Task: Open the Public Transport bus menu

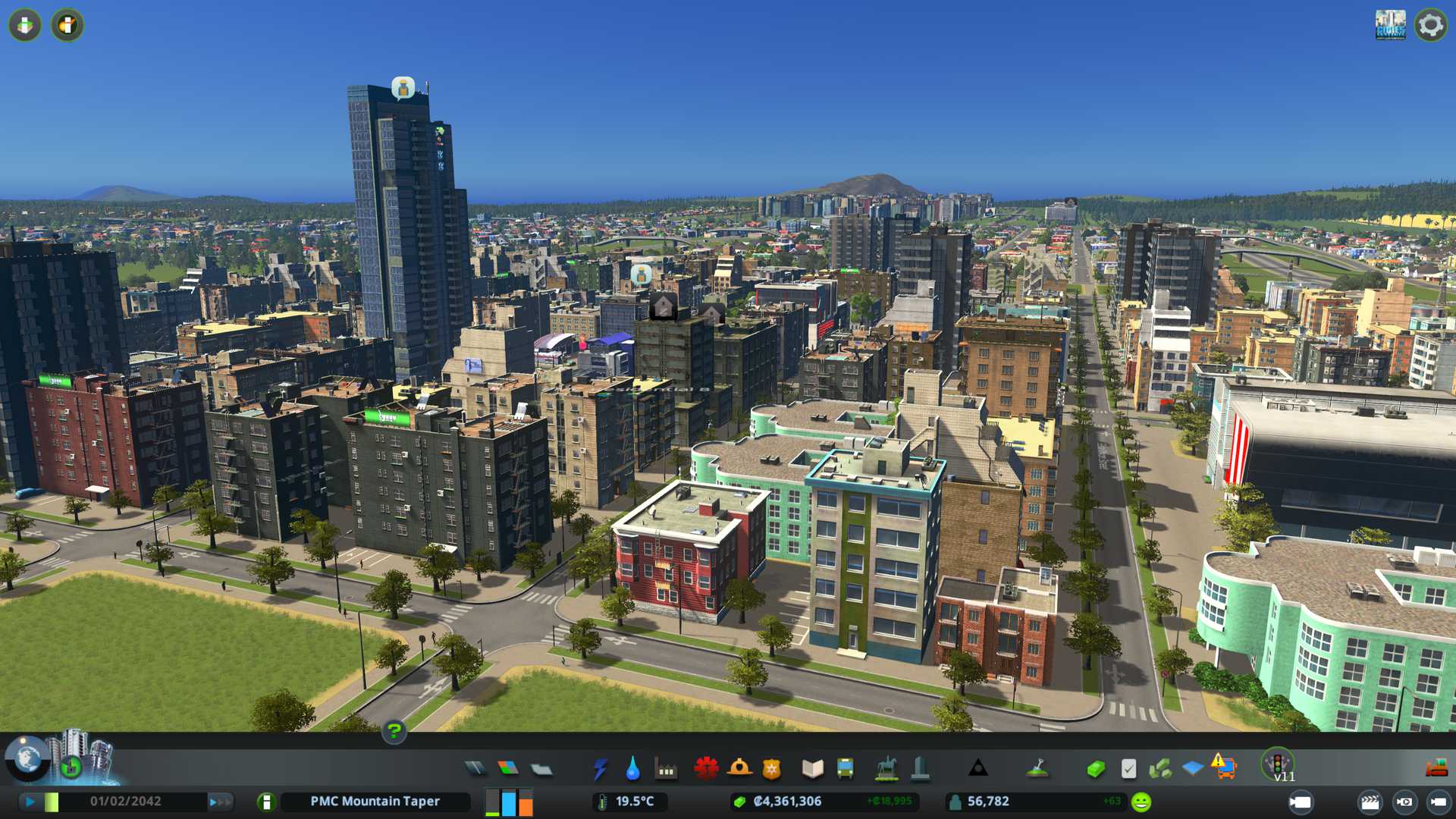Action: [x=845, y=769]
